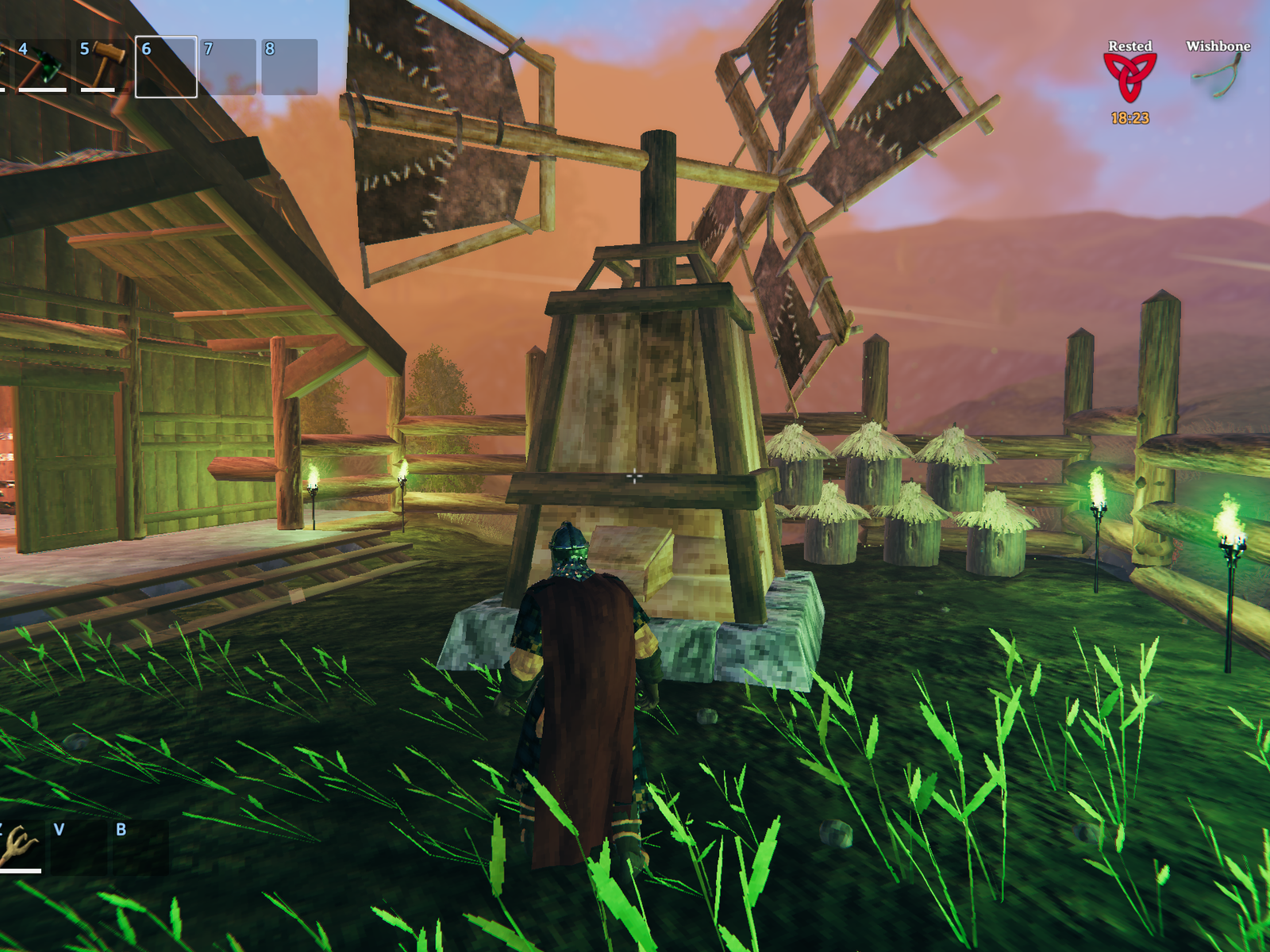Viewport: 1270px width, 952px height.
Task: Click the empty slot labeled B
Action: (x=140, y=847)
